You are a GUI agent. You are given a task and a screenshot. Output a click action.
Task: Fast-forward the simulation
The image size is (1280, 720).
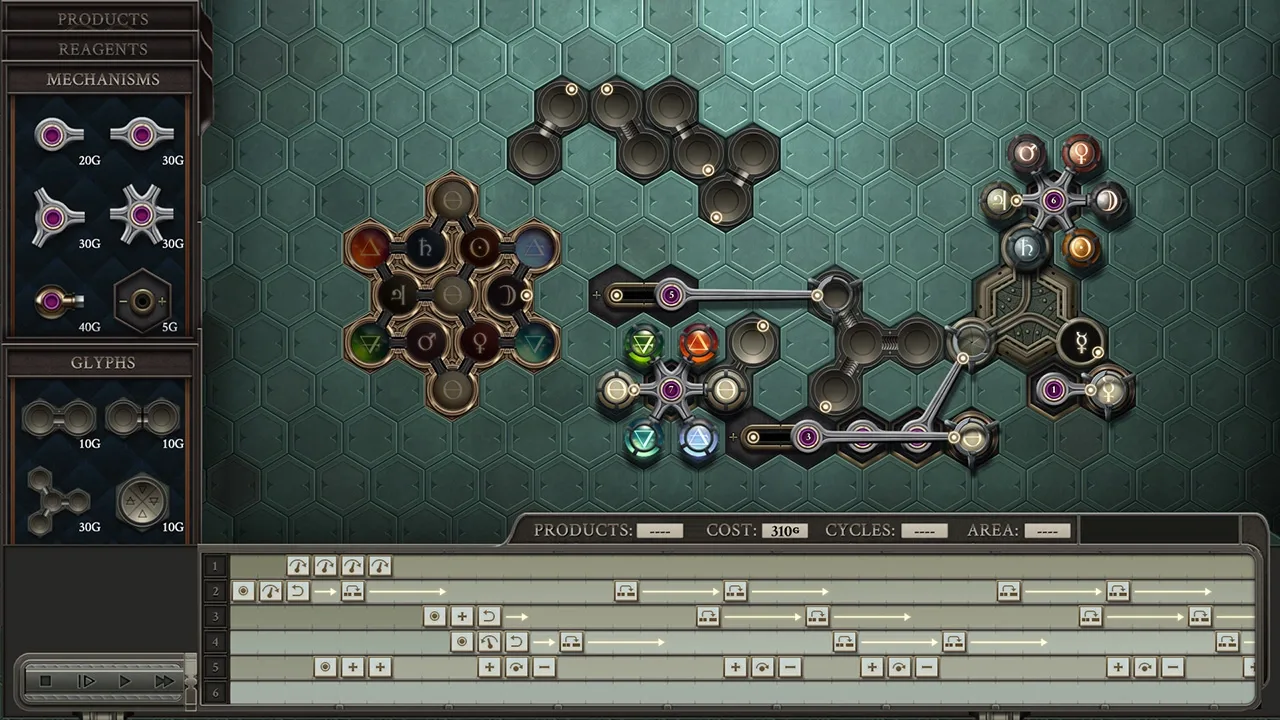(x=163, y=681)
